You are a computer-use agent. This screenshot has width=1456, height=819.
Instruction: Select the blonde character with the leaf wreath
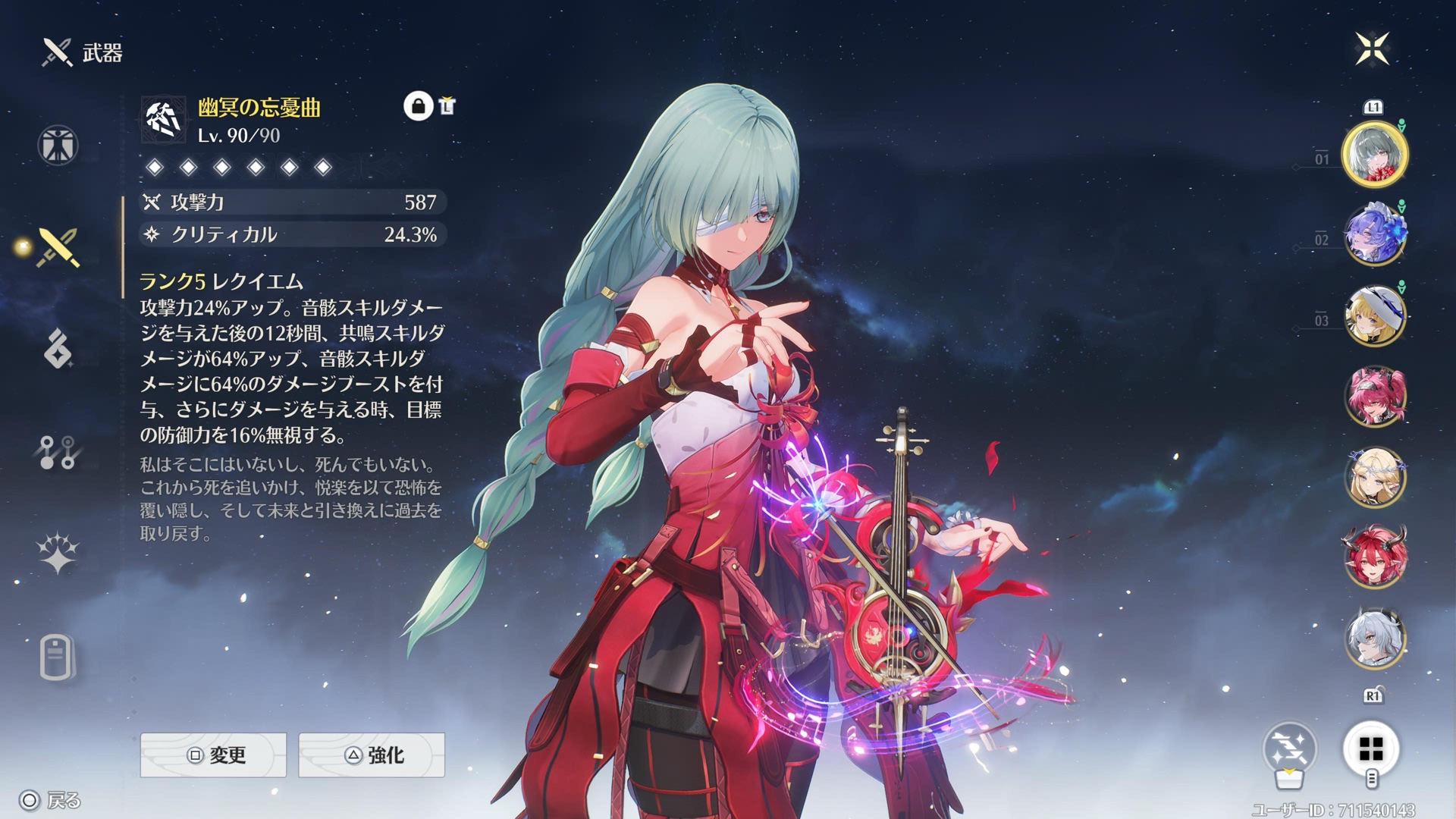tap(1374, 477)
